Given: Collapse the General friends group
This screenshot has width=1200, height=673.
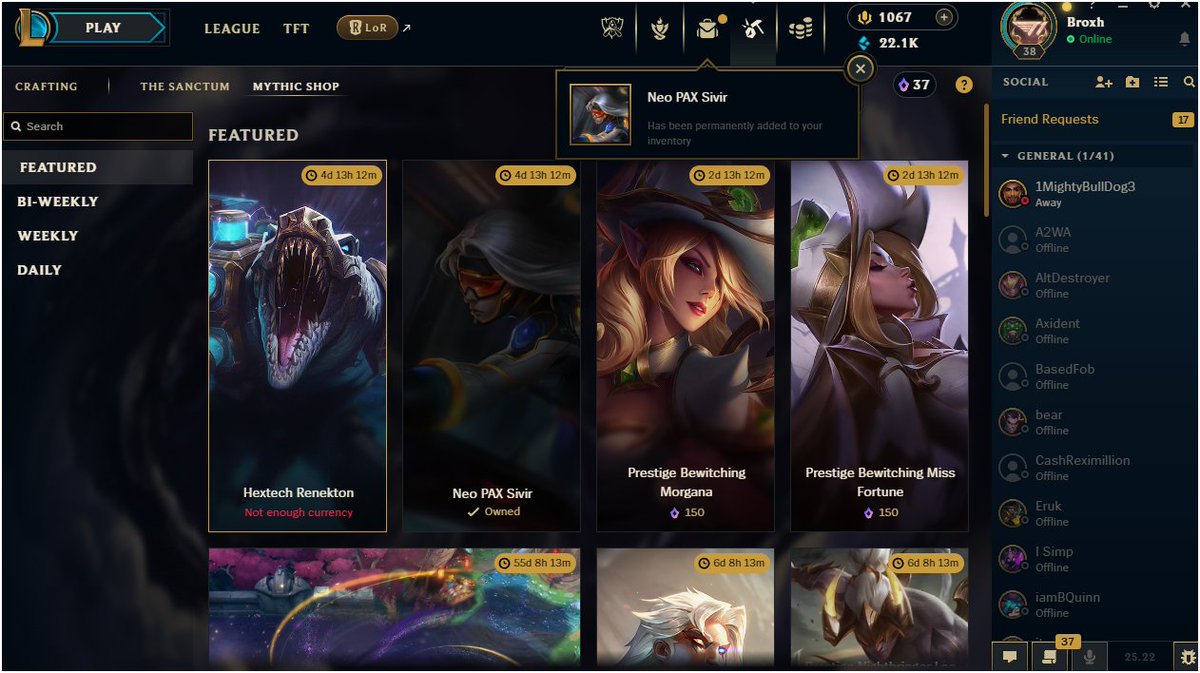Looking at the screenshot, I should coord(1006,156).
